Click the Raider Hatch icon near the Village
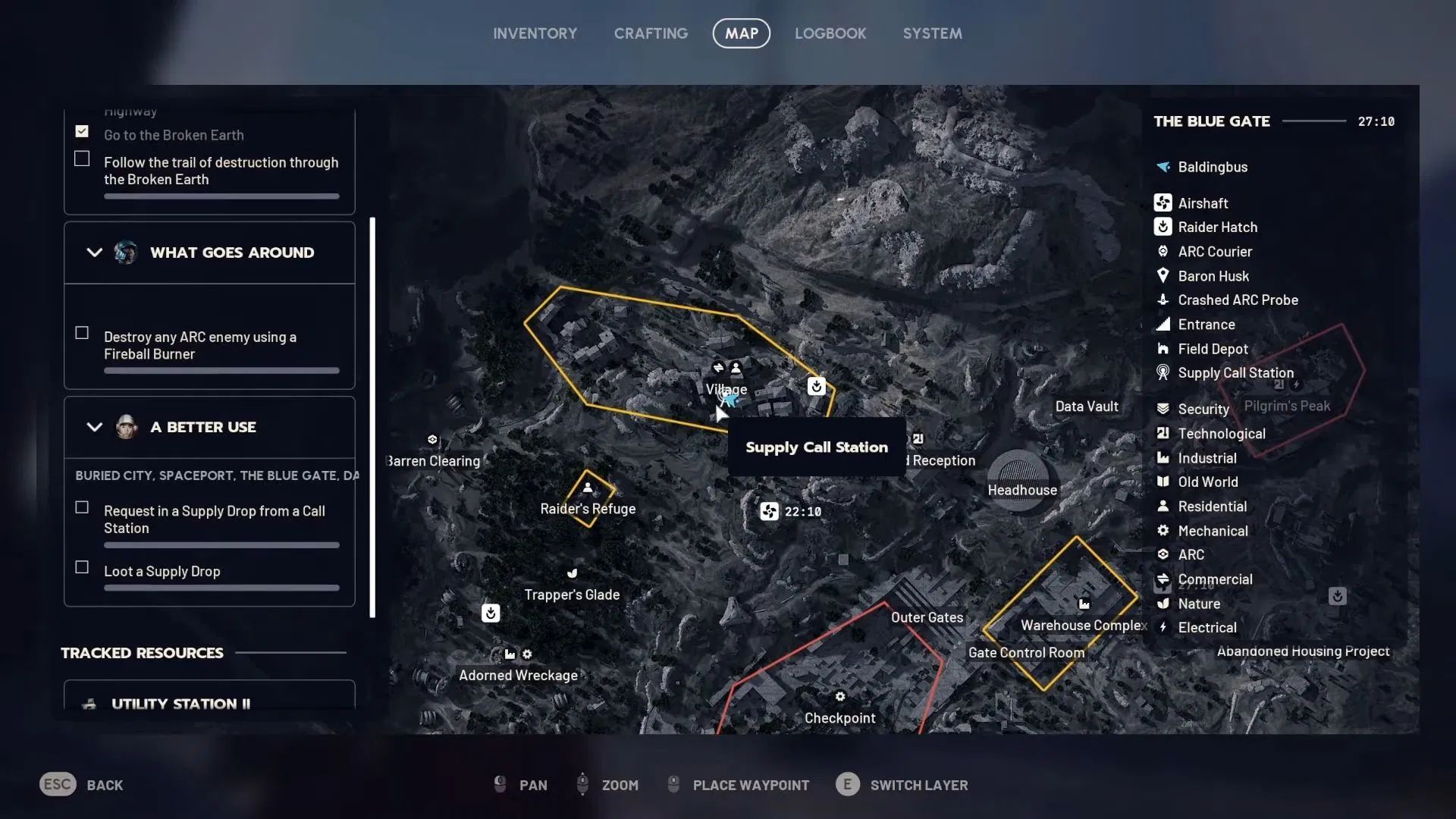 tap(815, 387)
